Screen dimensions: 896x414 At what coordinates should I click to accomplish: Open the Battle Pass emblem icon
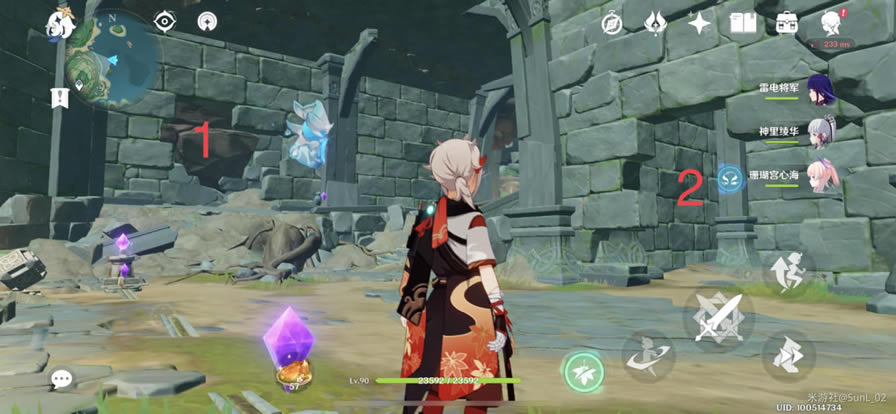(x=655, y=23)
